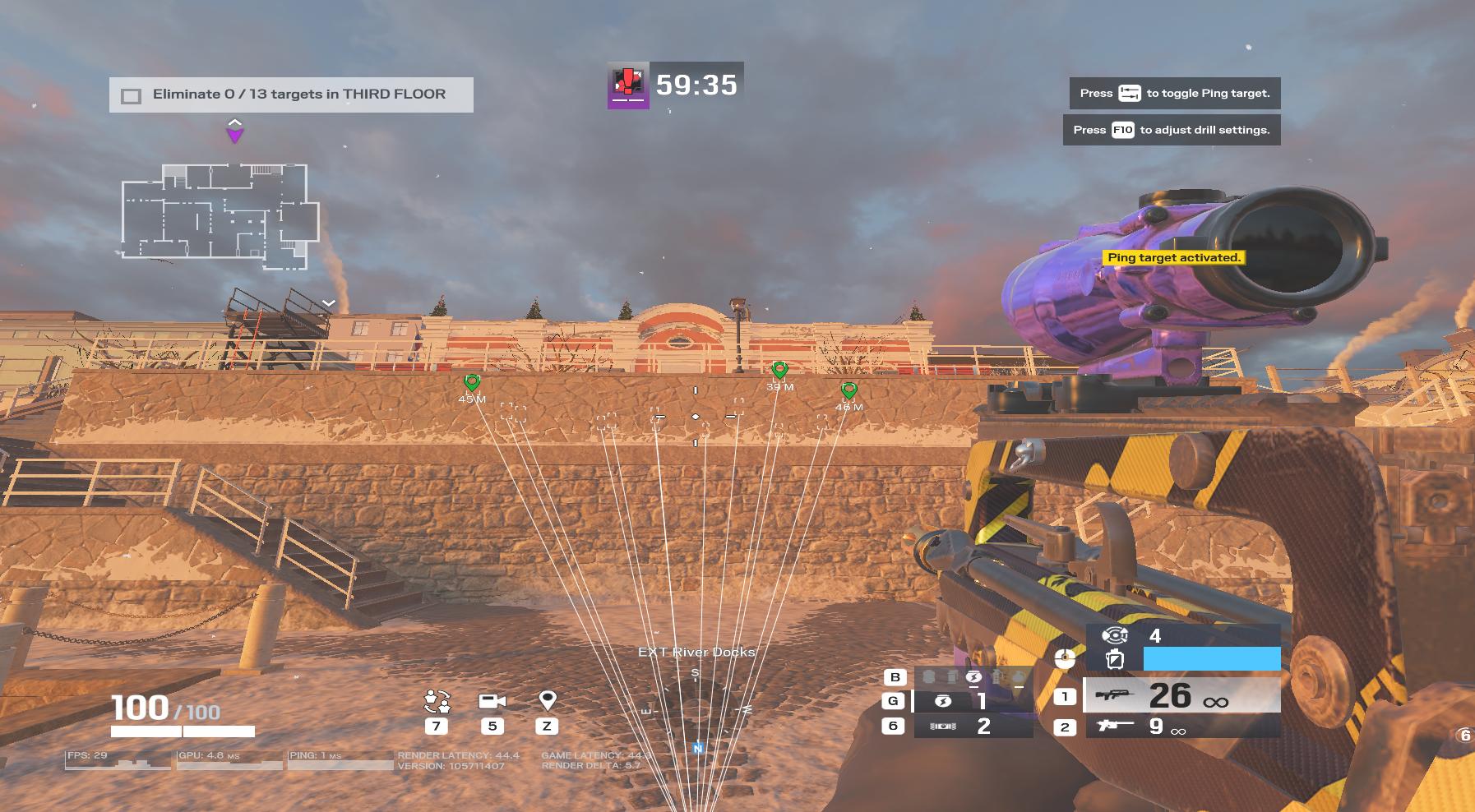Select the green ping marker labeled 39 M
1475x812 pixels.
click(x=779, y=371)
